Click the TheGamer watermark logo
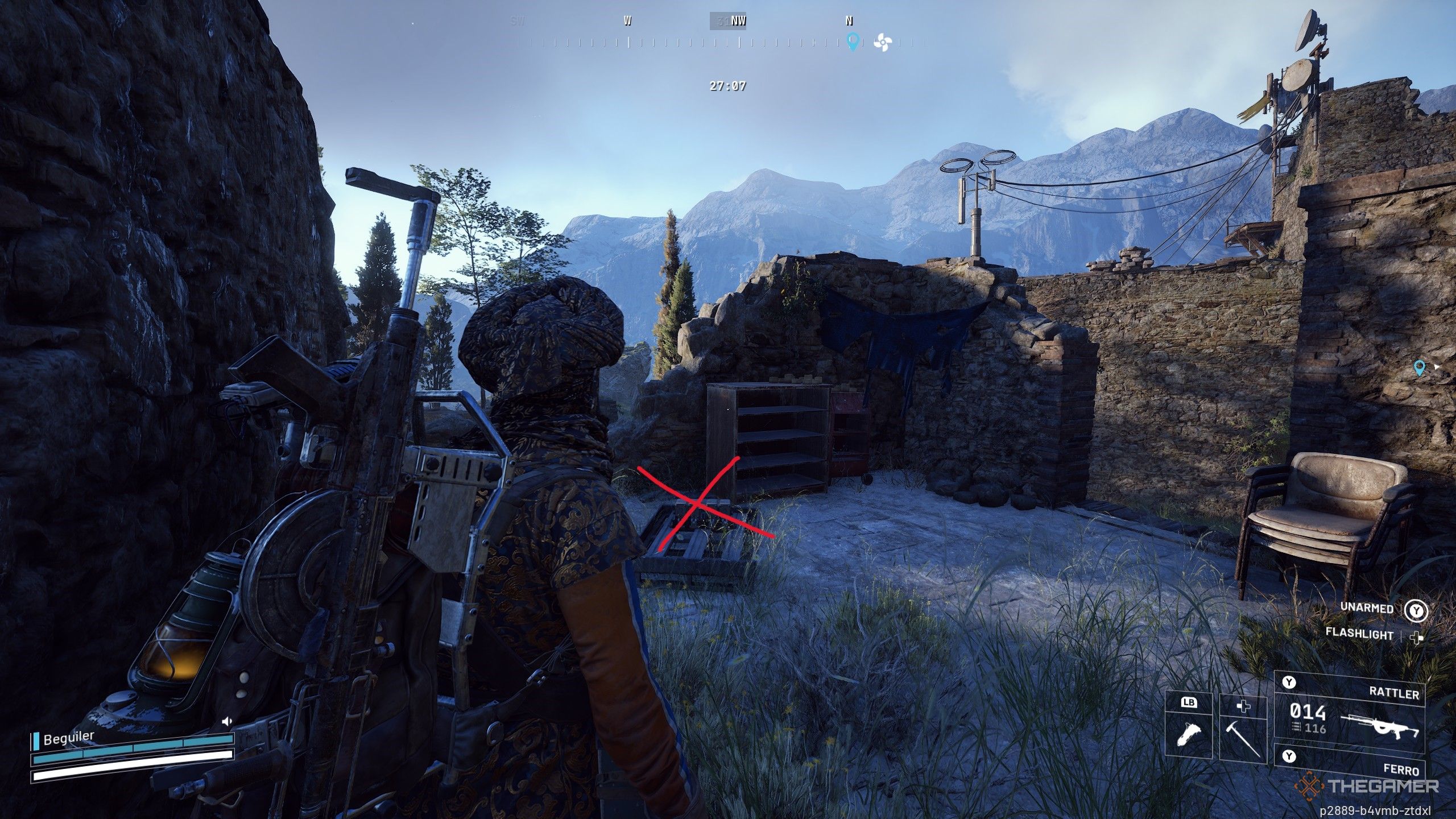The width and height of the screenshot is (1456, 819). 1366,787
